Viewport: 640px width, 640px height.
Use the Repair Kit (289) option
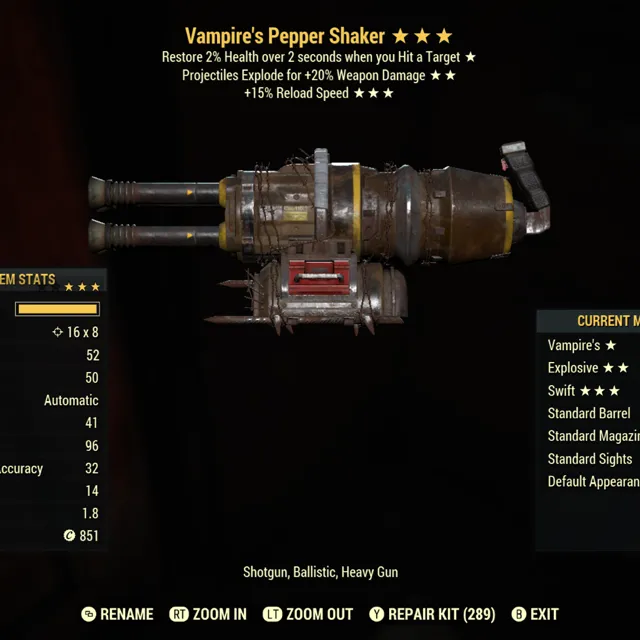click(x=432, y=614)
